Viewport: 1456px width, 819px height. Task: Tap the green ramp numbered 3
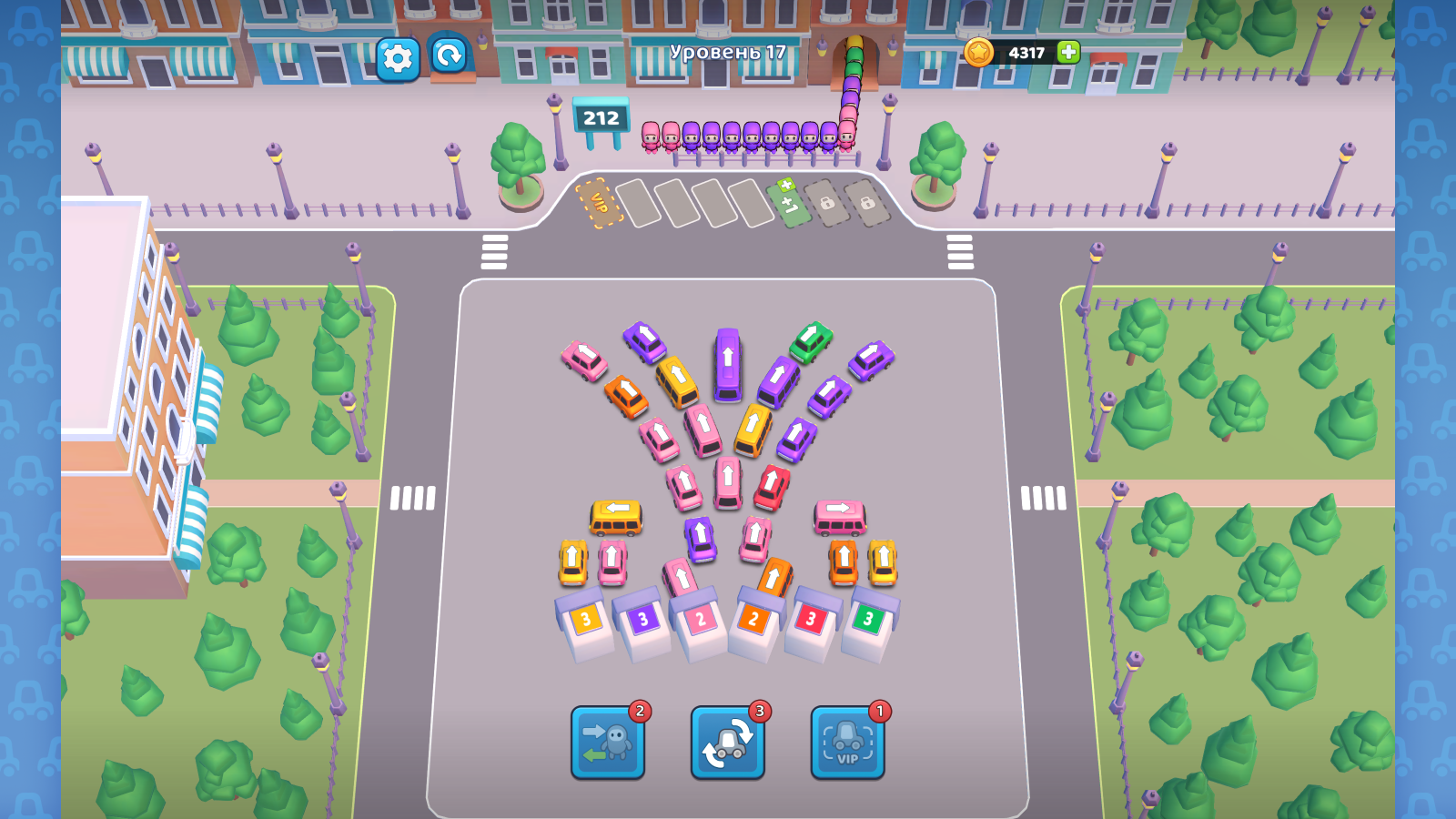[867, 617]
